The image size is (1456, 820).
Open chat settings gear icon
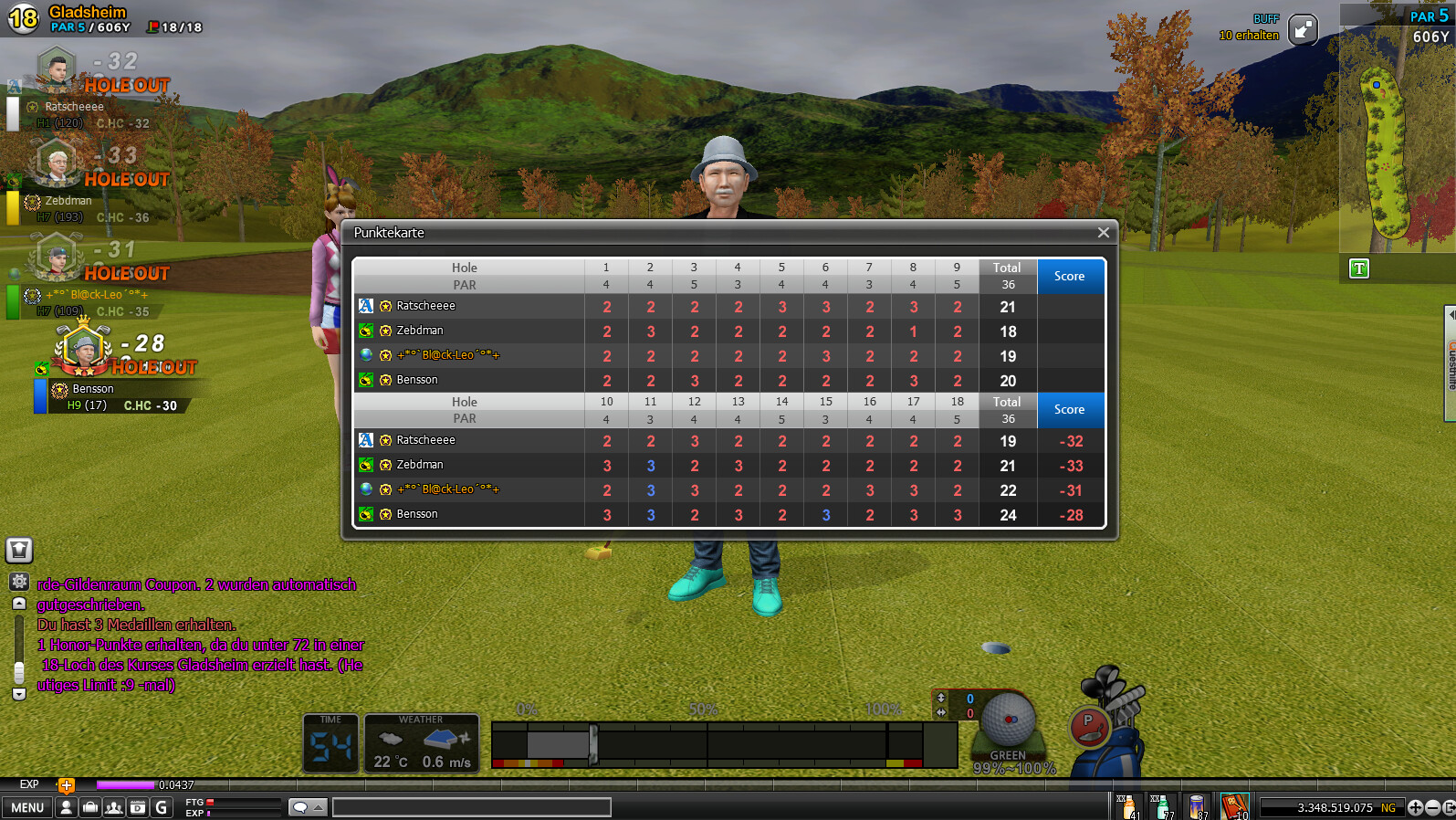click(19, 582)
